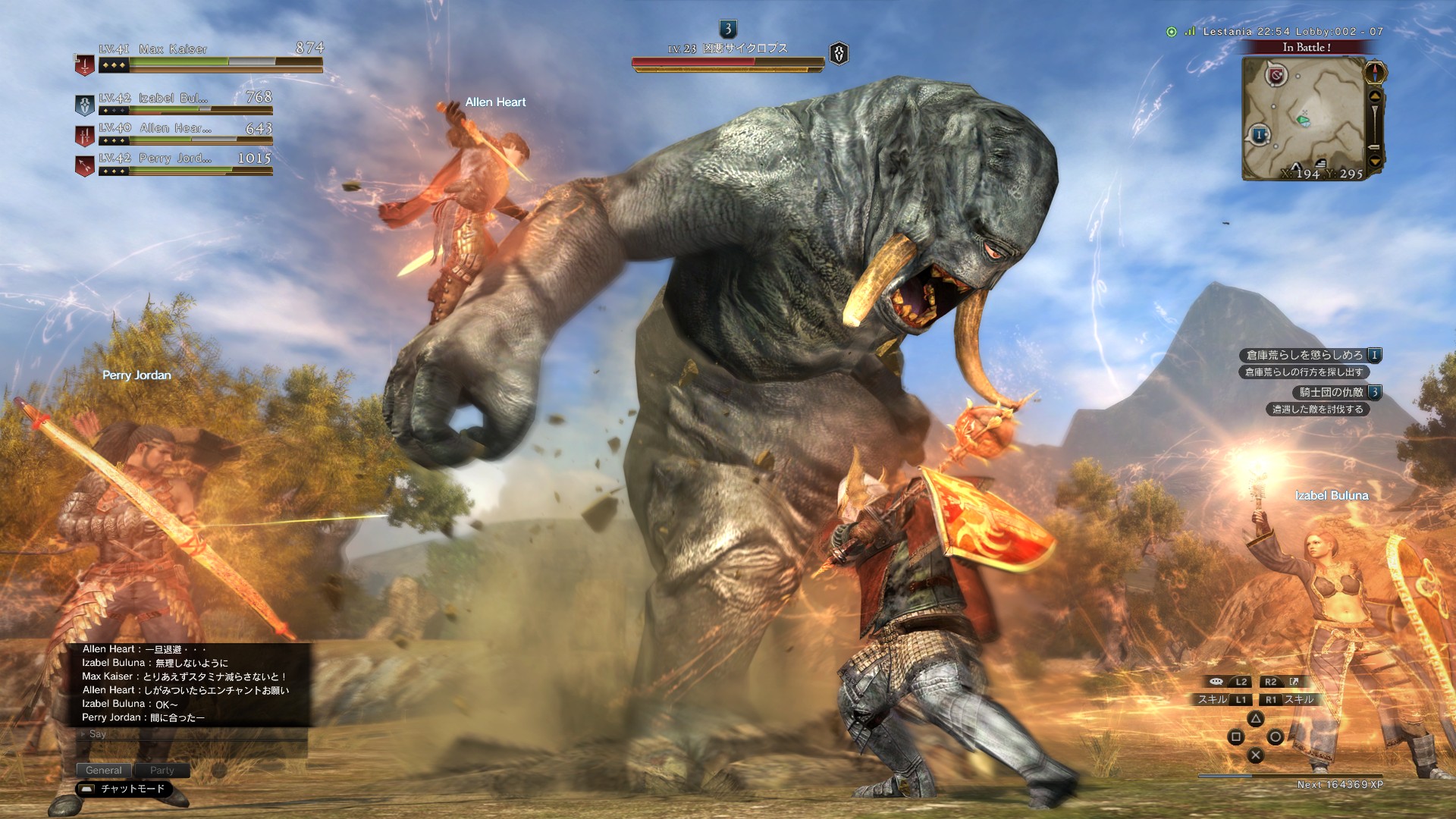
Task: Open the 騎士団の仇敵 quest tracker entry
Action: [x=1336, y=392]
